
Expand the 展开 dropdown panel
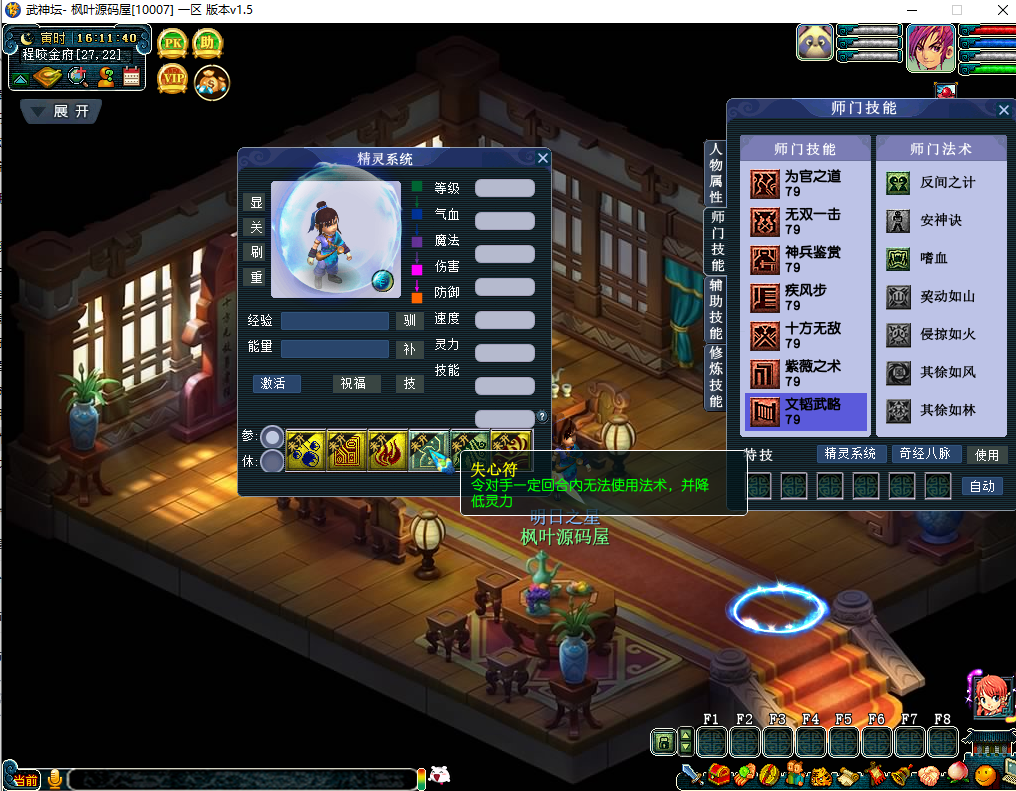pos(61,111)
